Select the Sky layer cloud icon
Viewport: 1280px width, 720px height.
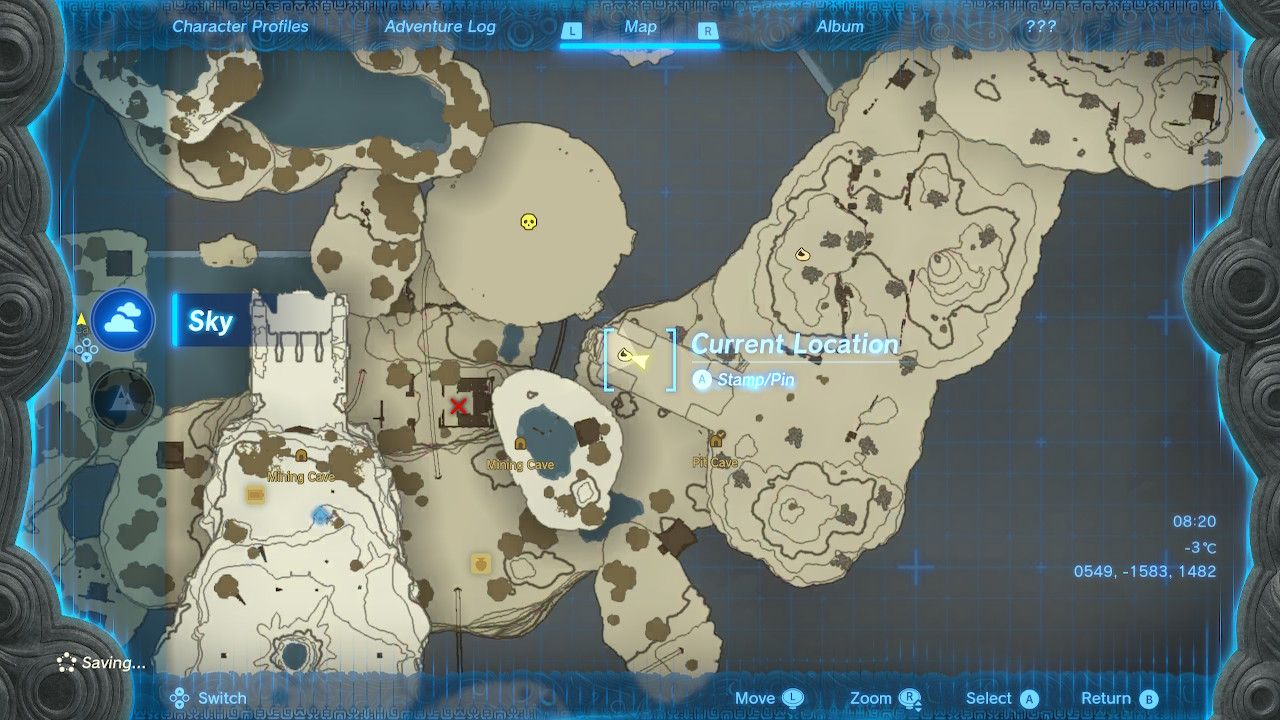[122, 322]
